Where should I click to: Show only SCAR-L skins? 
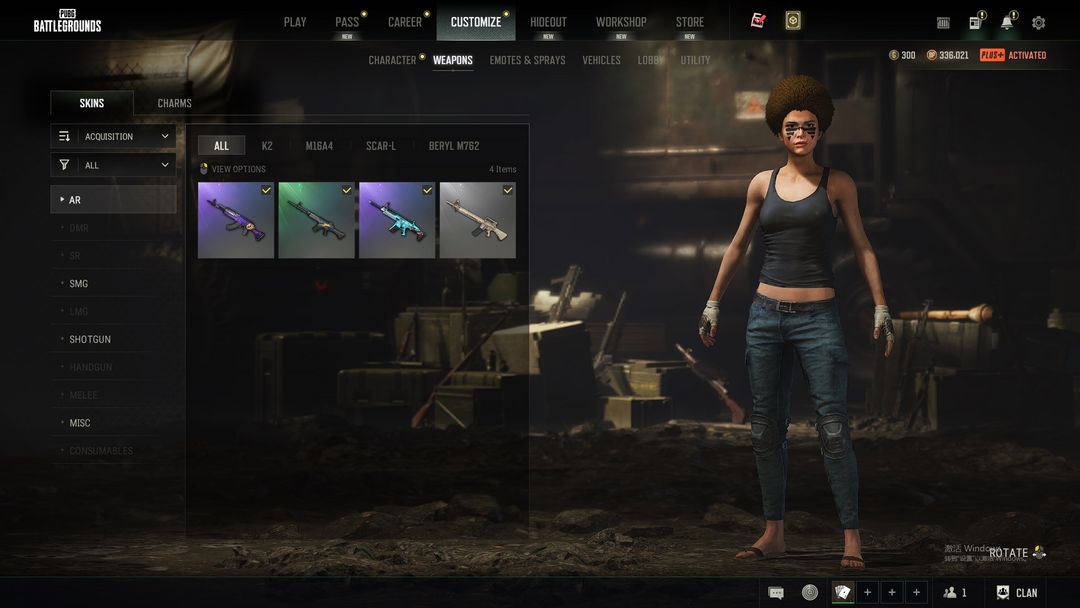(x=381, y=146)
